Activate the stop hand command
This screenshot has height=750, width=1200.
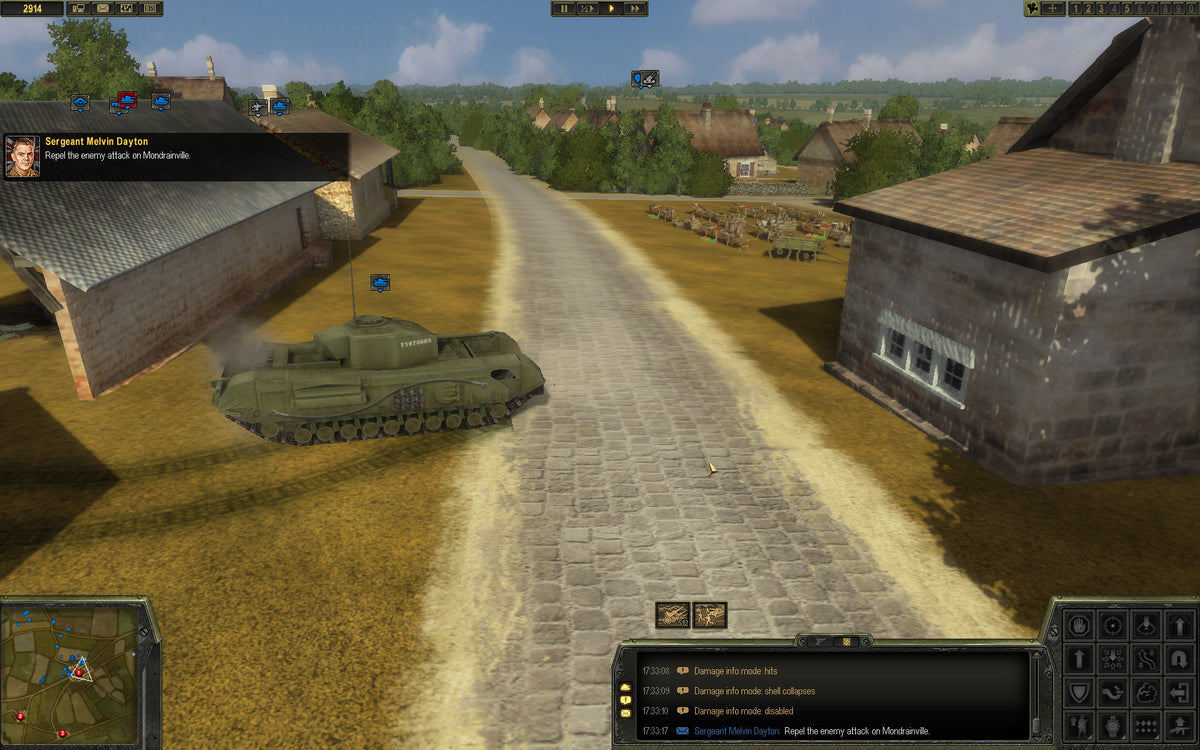point(1079,626)
